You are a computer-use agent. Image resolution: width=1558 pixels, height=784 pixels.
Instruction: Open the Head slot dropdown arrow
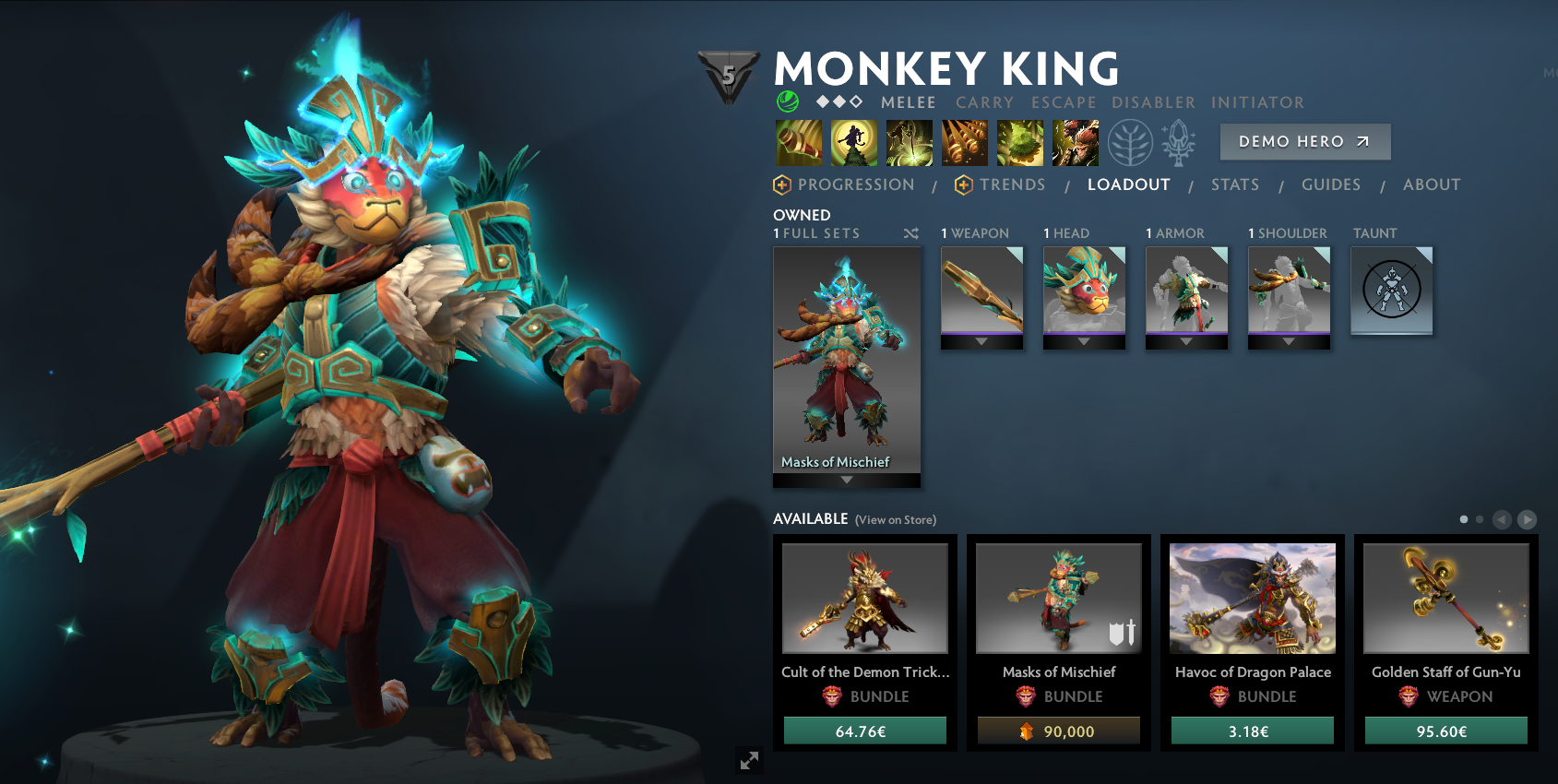(1084, 342)
